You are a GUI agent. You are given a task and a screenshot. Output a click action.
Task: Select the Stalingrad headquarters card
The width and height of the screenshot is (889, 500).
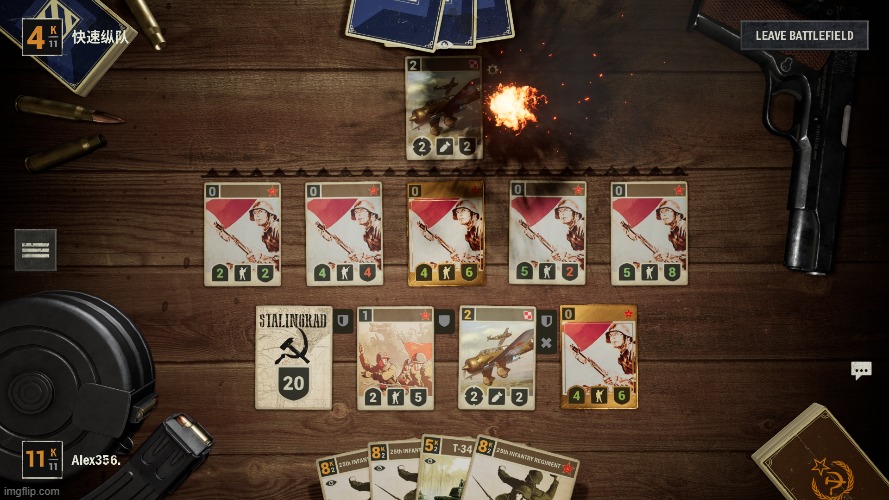click(x=293, y=357)
